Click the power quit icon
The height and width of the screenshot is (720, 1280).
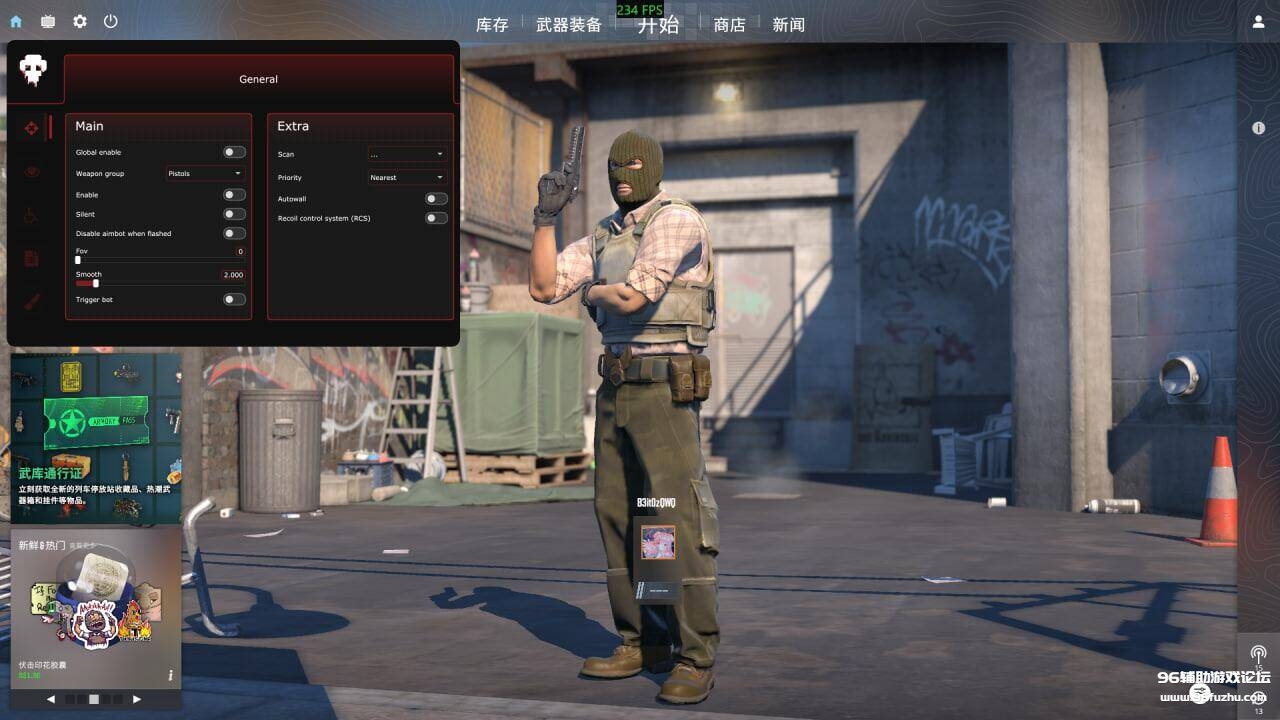coord(111,21)
